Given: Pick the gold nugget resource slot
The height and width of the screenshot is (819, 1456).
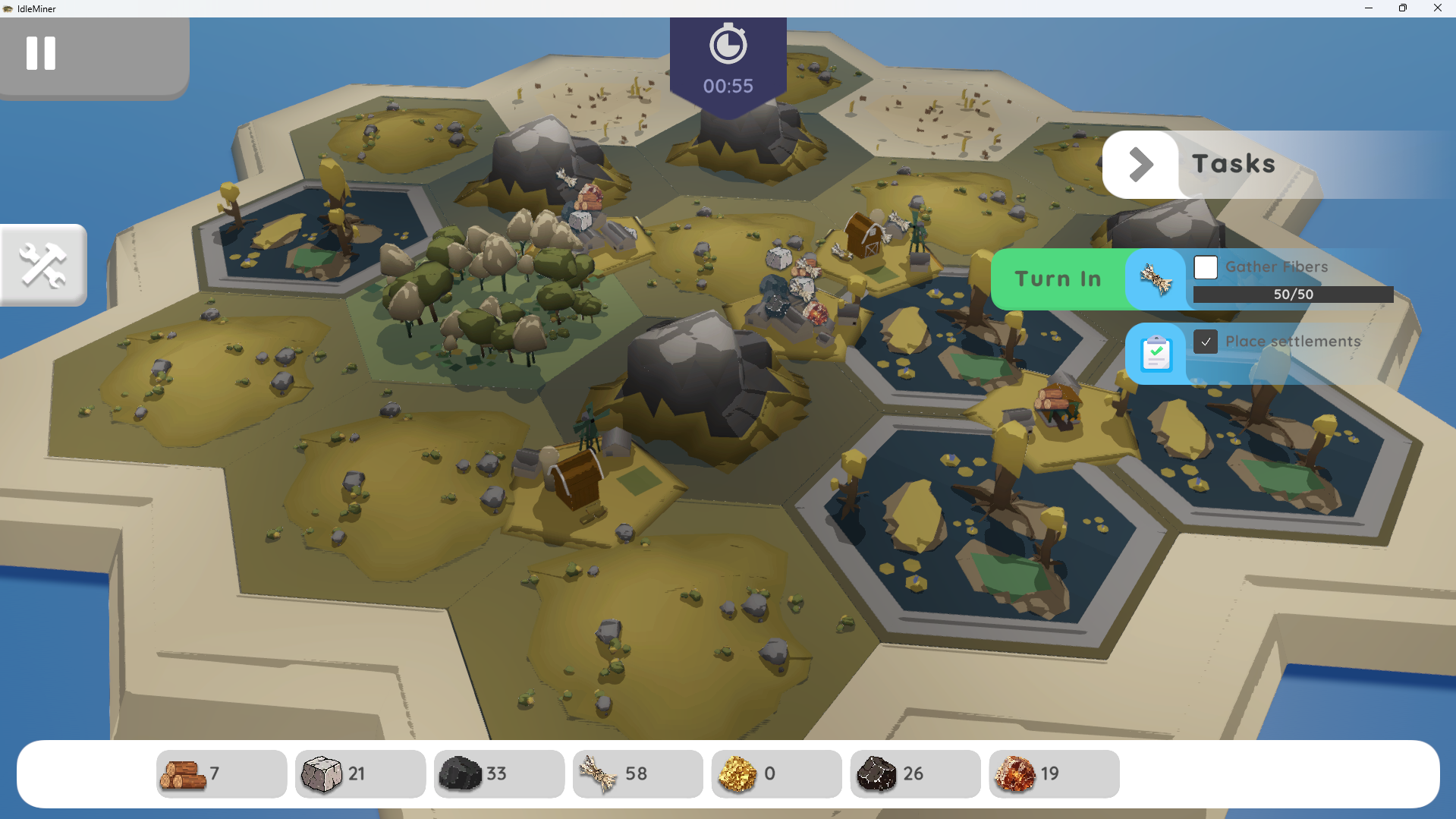Looking at the screenshot, I should pyautogui.click(x=776, y=773).
